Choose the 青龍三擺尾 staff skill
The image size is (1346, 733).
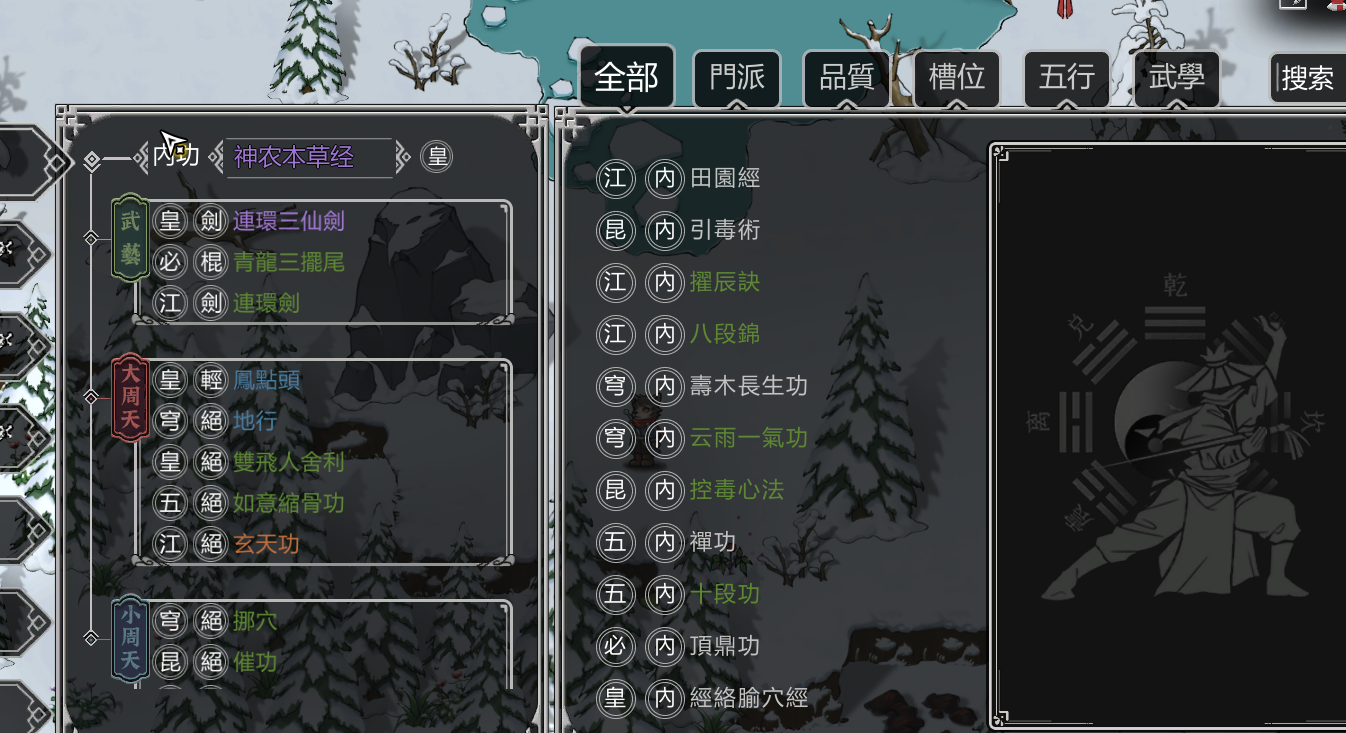(x=289, y=262)
